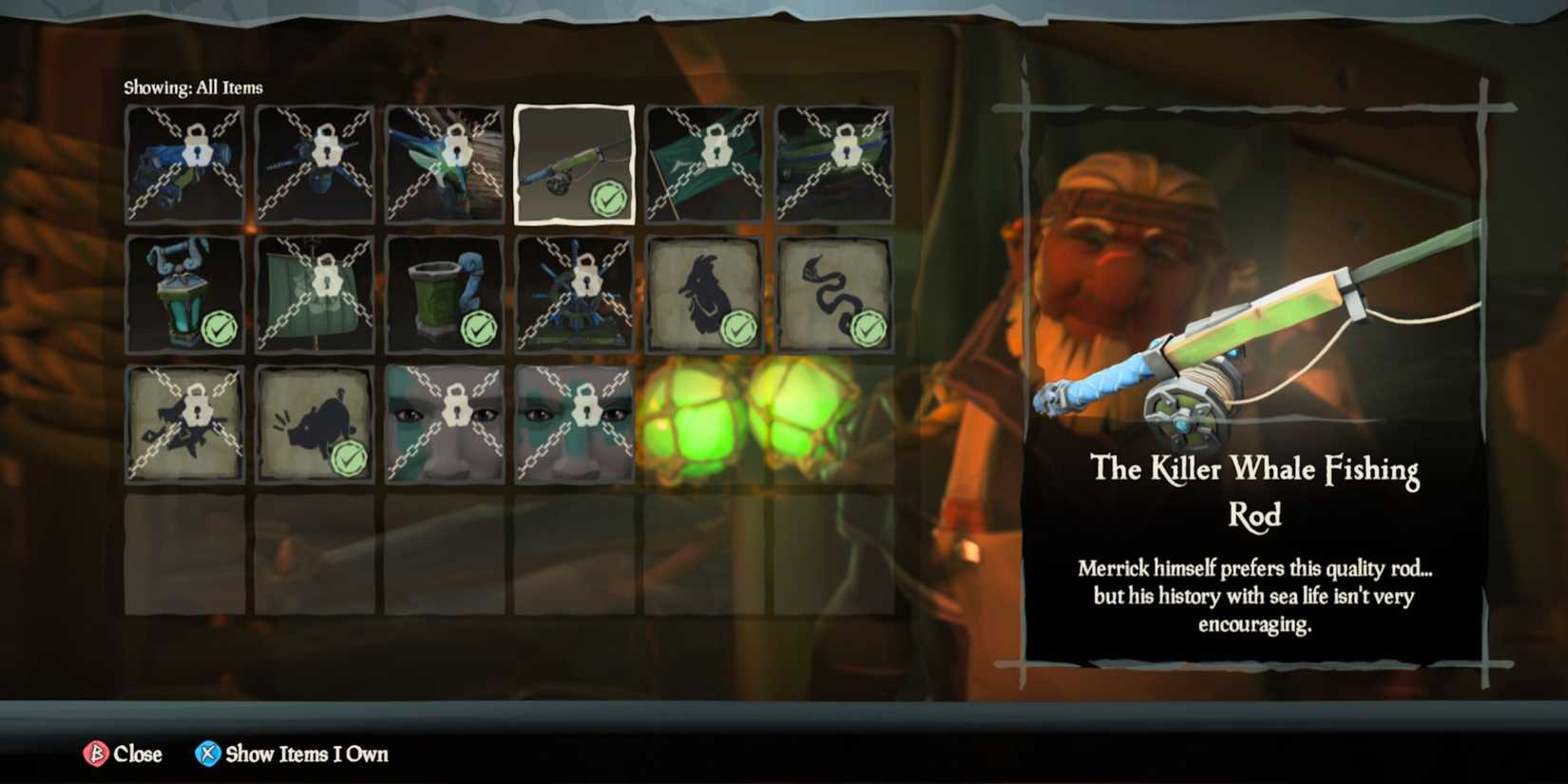Select the owned green bucket item
Screen dimensions: 1568x784
point(445,294)
